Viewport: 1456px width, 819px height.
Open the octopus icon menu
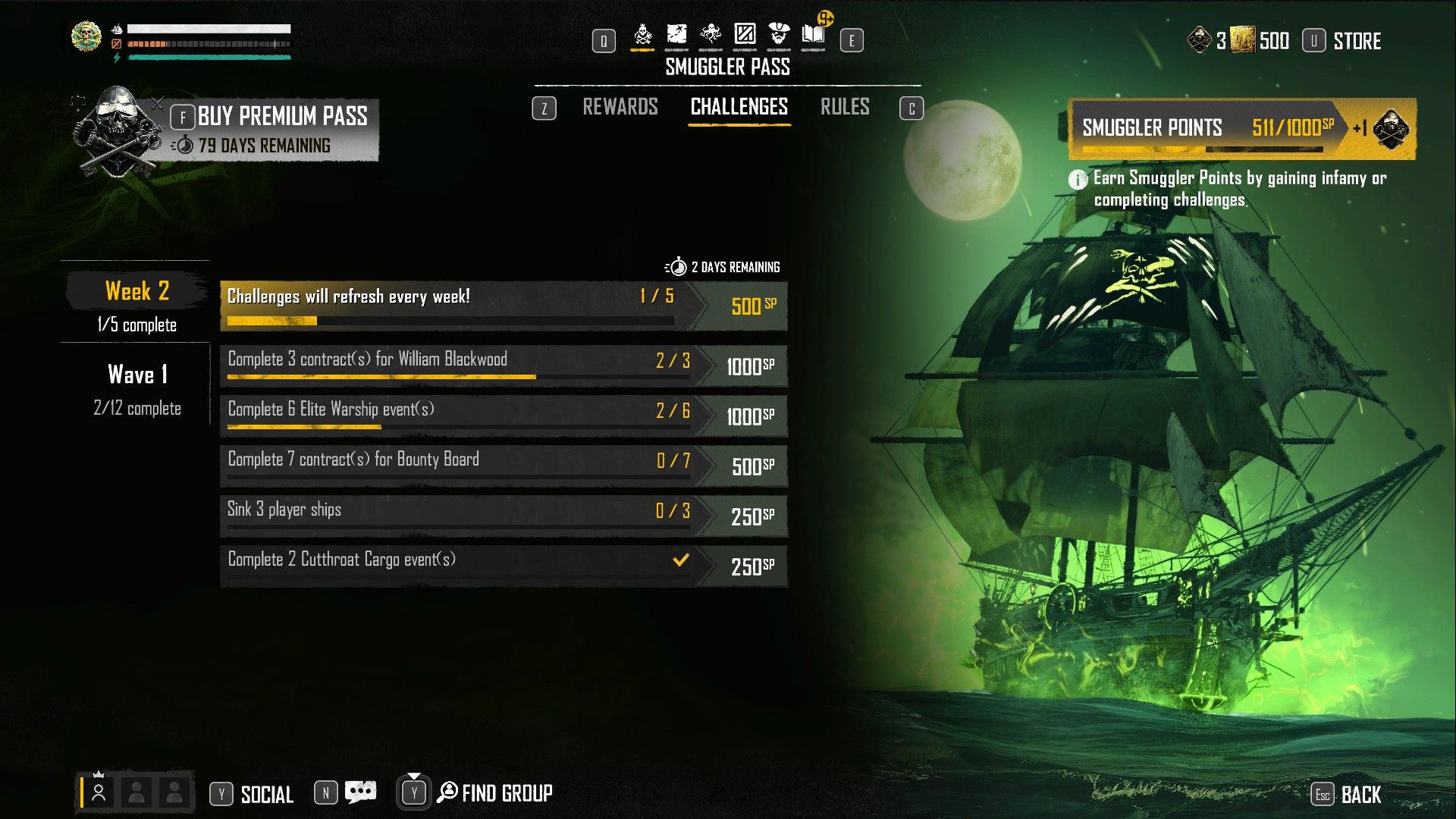(711, 35)
